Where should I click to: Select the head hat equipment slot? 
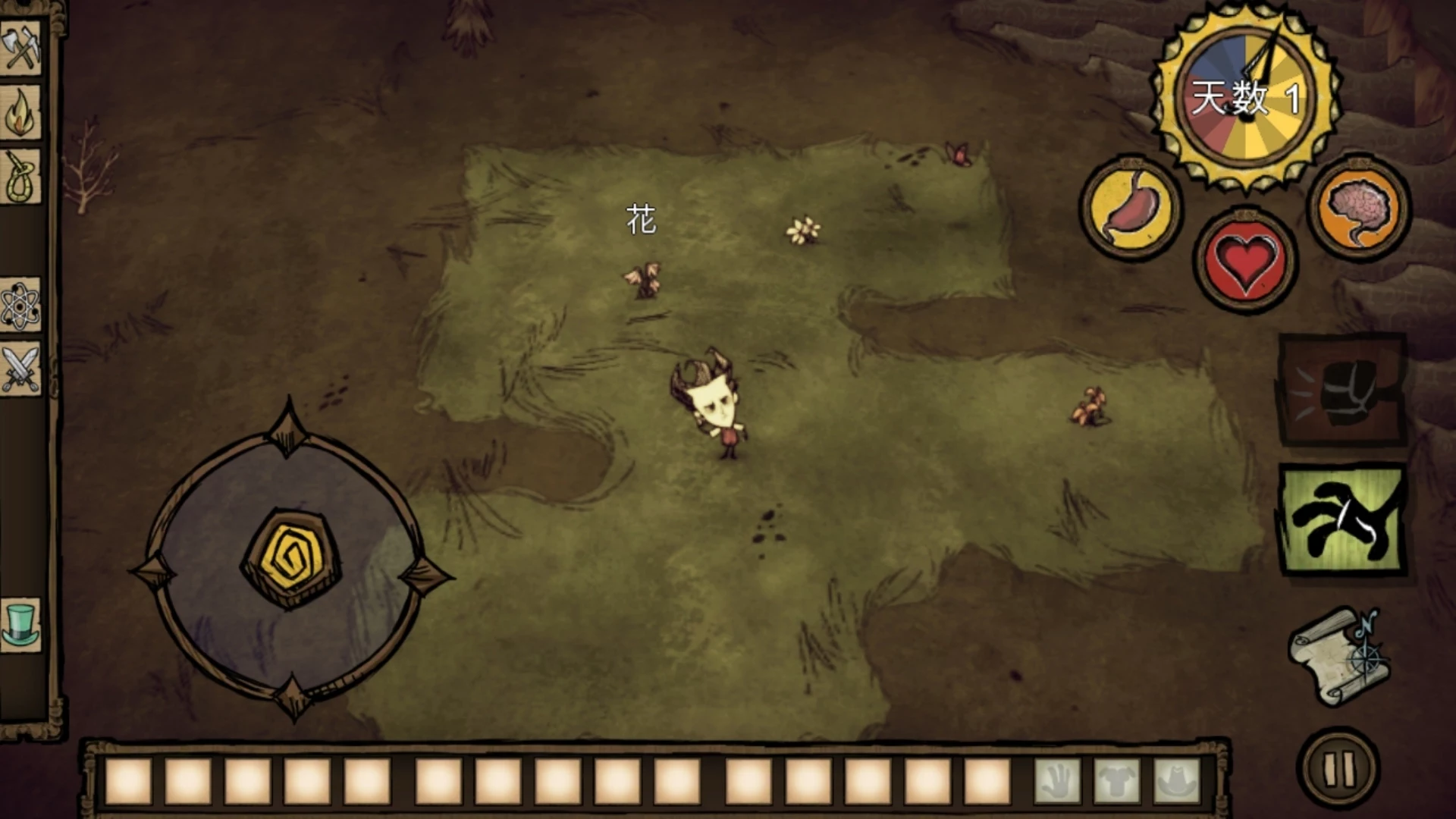(1175, 781)
